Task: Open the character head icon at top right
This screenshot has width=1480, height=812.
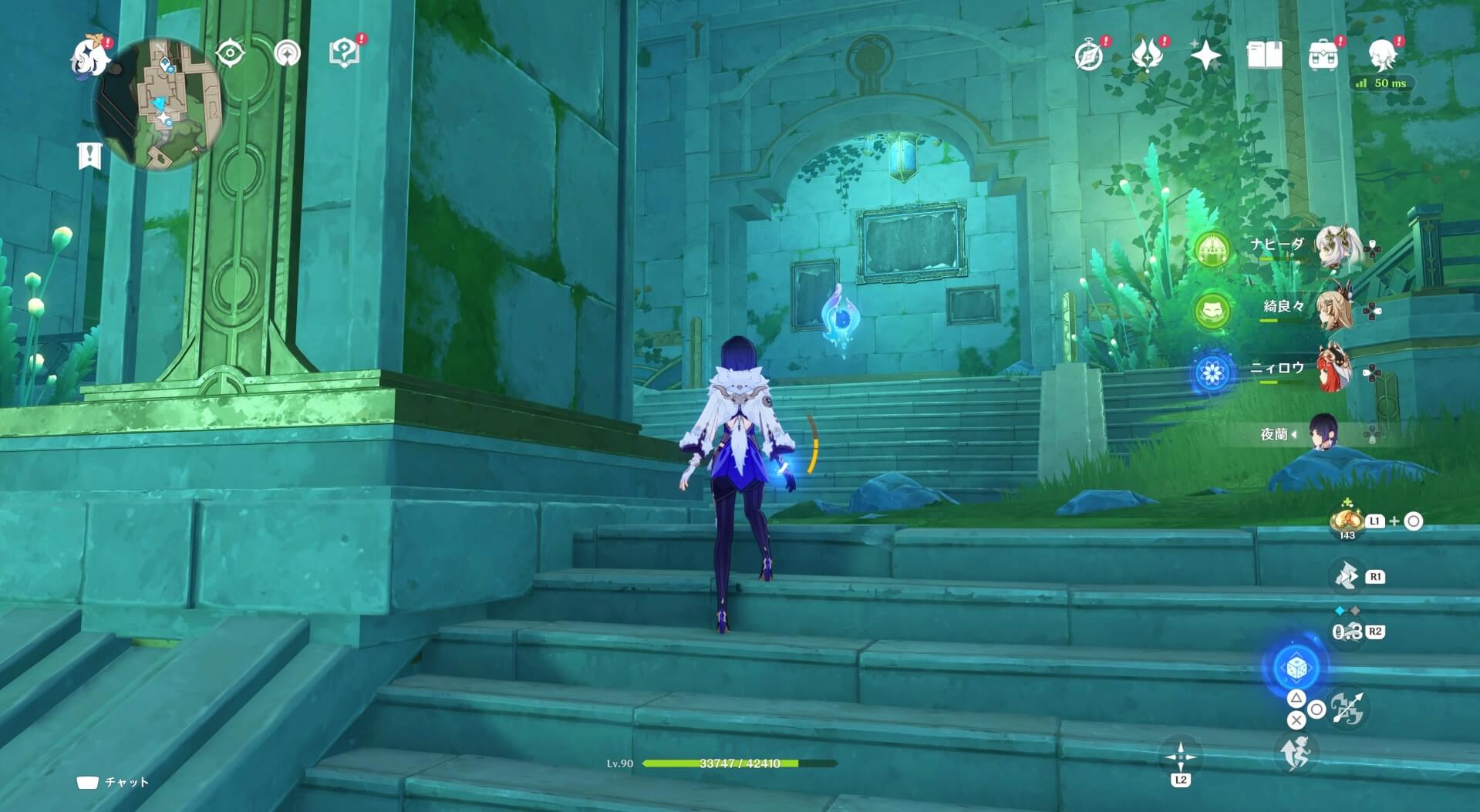Action: (x=1381, y=56)
